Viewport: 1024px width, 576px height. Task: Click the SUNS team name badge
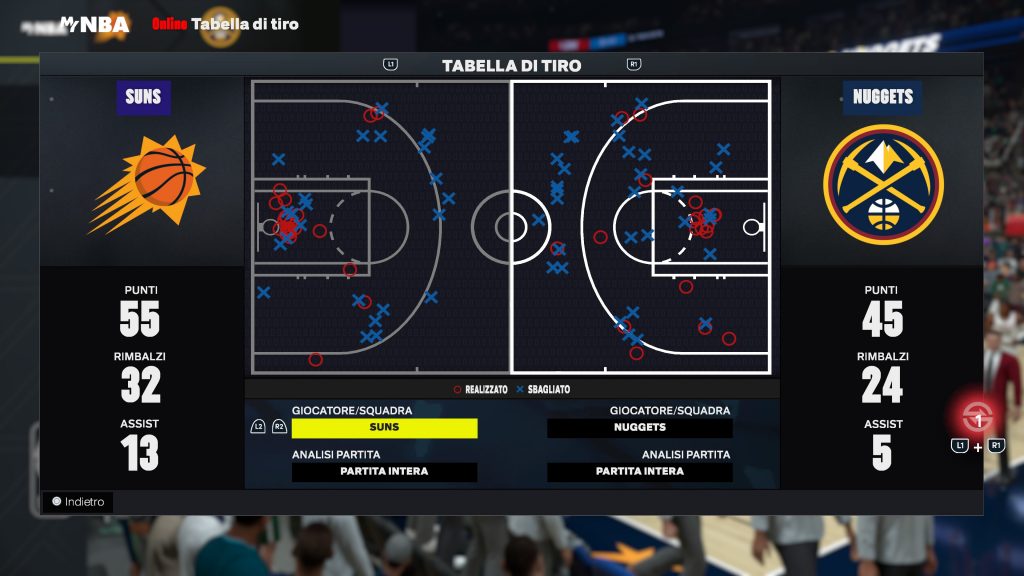coord(143,98)
